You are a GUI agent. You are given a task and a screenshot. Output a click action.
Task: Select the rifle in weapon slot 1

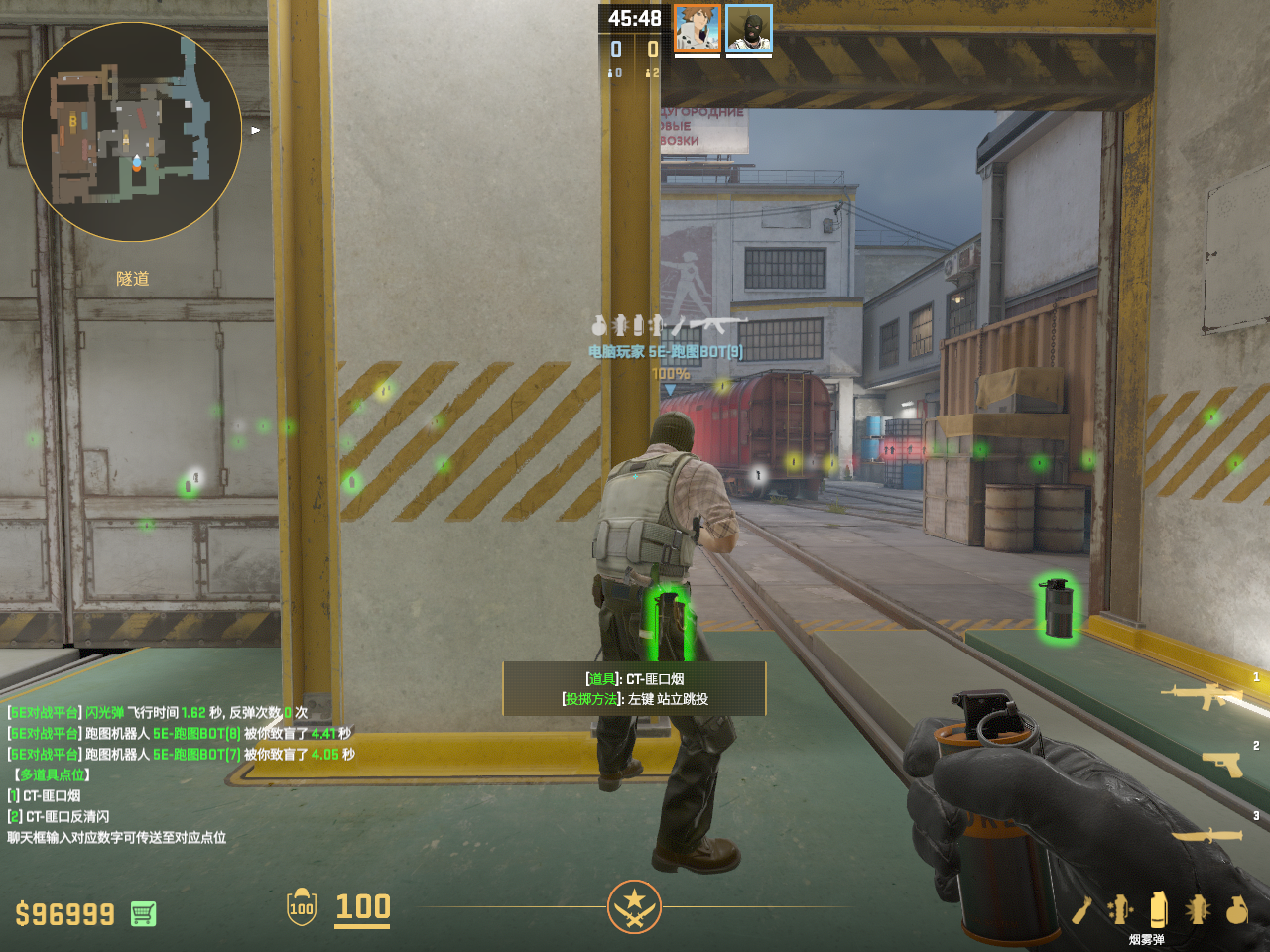tap(1204, 696)
